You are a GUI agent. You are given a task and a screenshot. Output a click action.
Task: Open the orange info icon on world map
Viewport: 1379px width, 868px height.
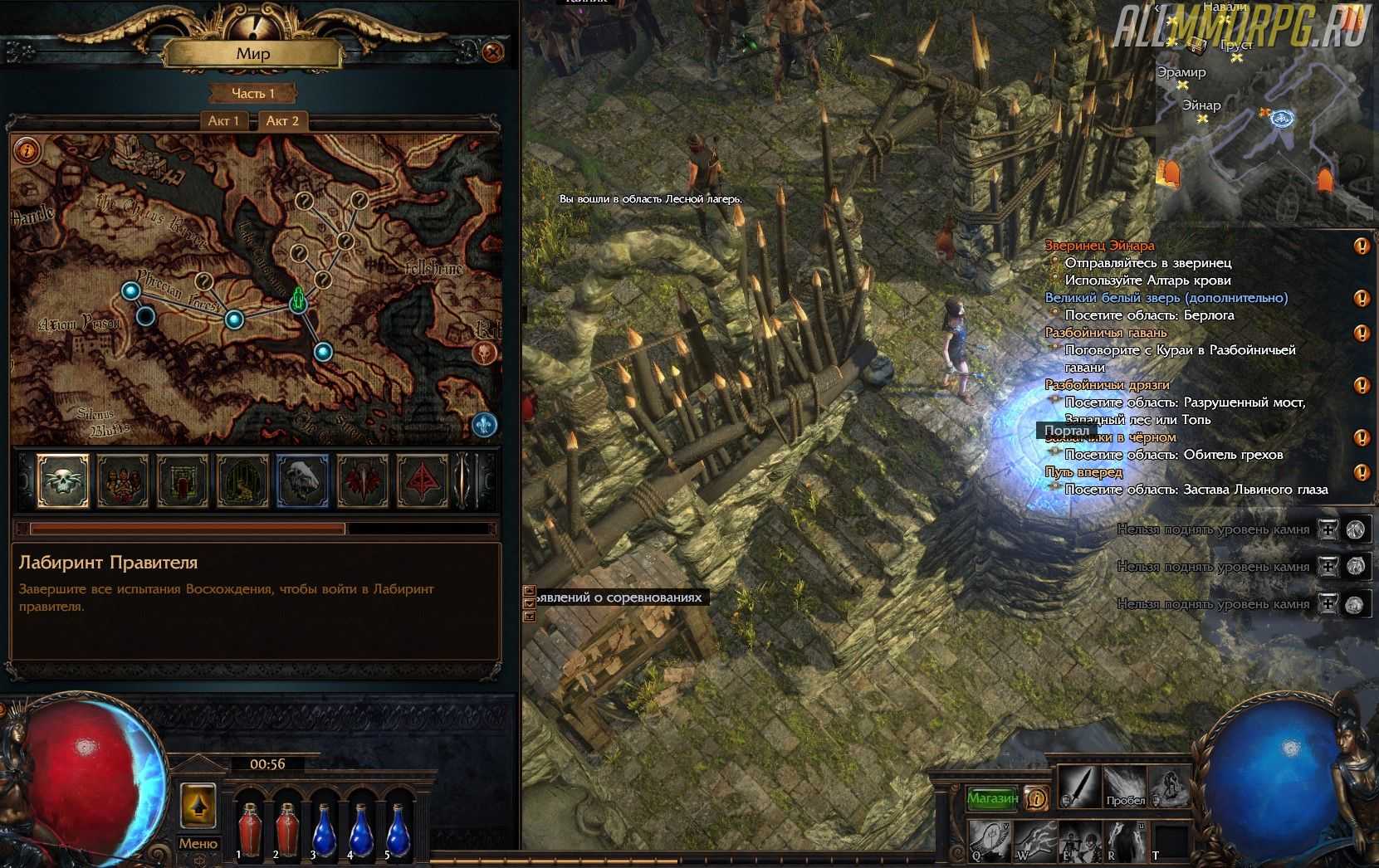[x=27, y=150]
